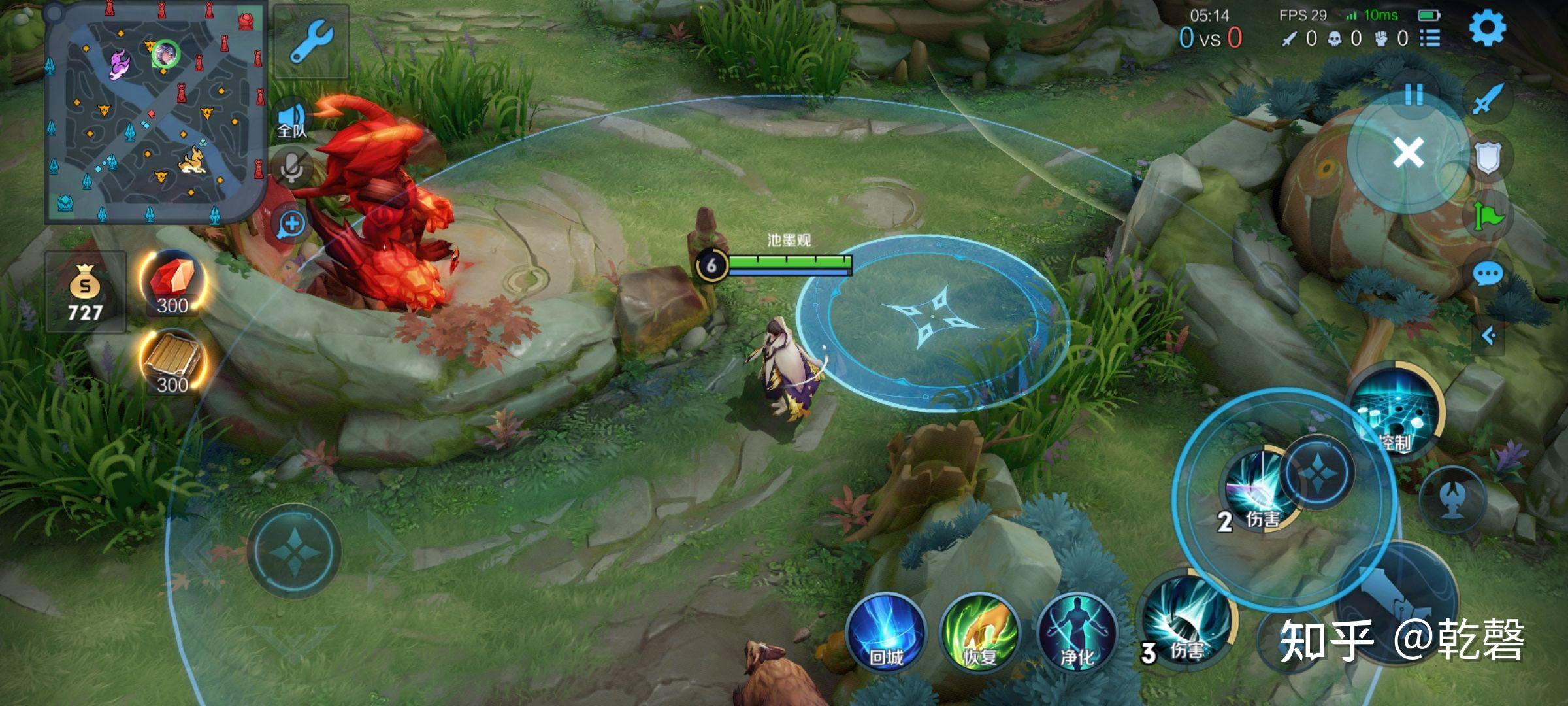Cancel skill cast with the X button
1568x706 pixels.
[x=1407, y=154]
